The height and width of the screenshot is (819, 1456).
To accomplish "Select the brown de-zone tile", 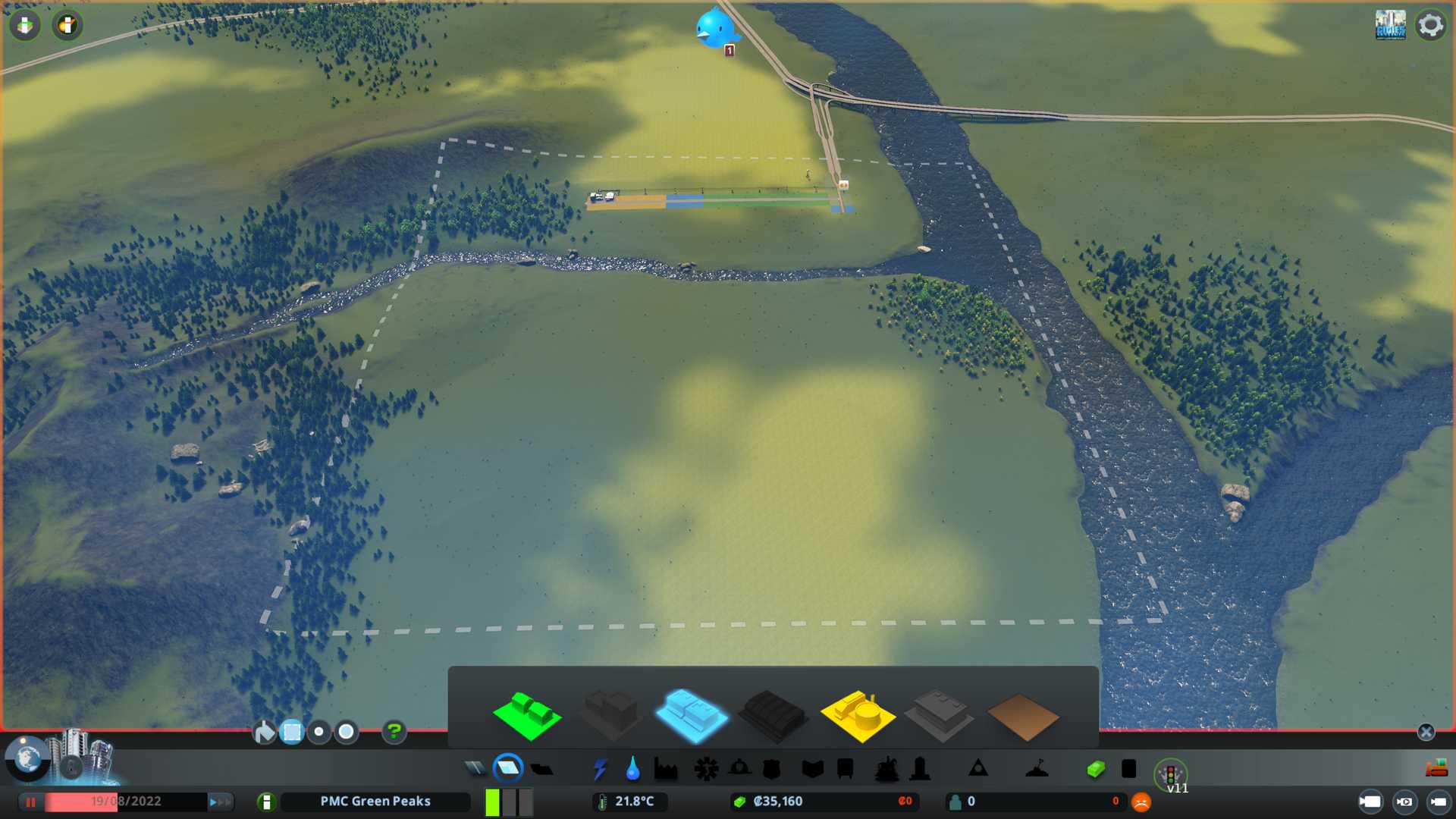I will (1022, 716).
